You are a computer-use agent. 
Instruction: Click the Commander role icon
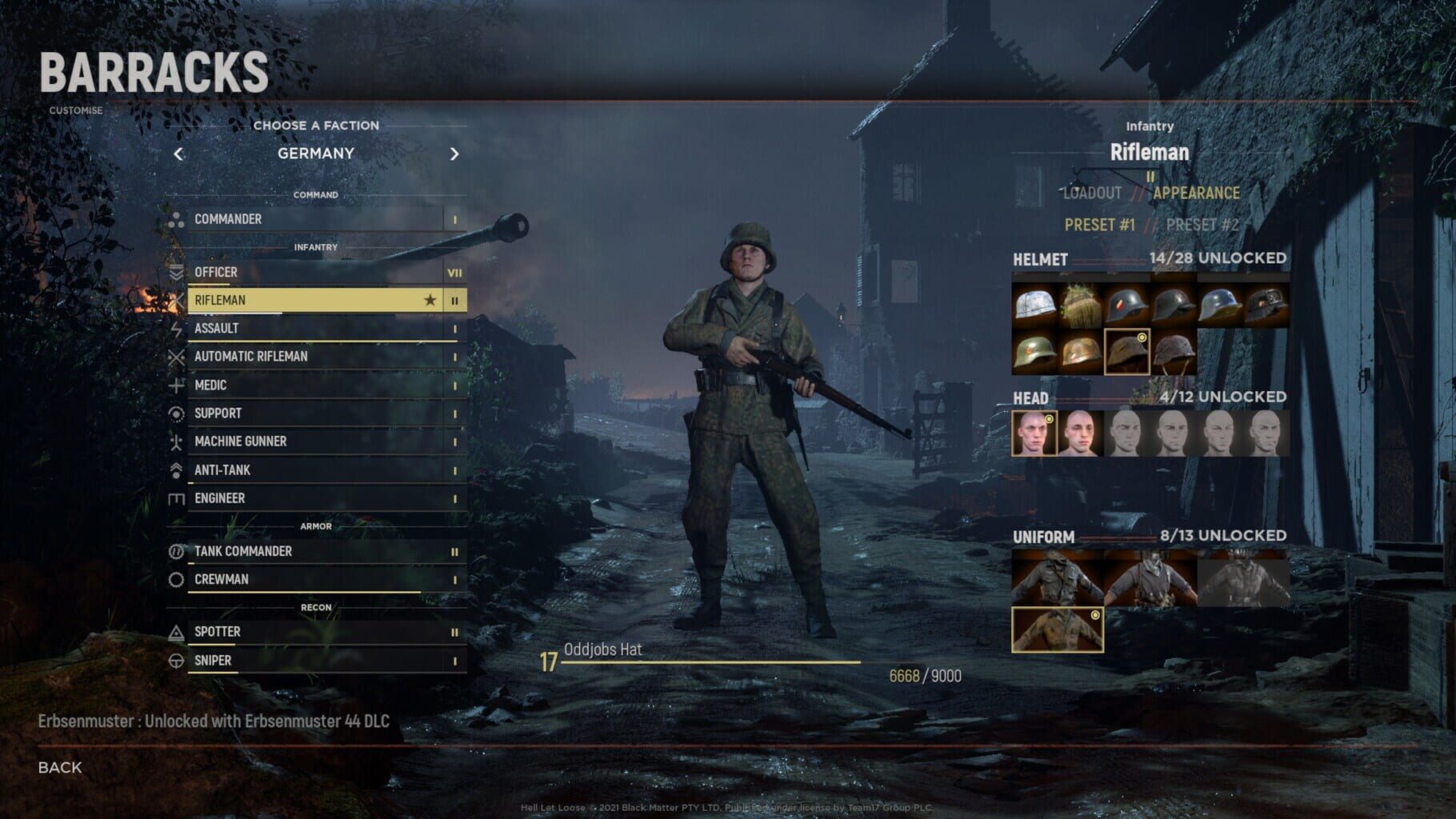(178, 218)
